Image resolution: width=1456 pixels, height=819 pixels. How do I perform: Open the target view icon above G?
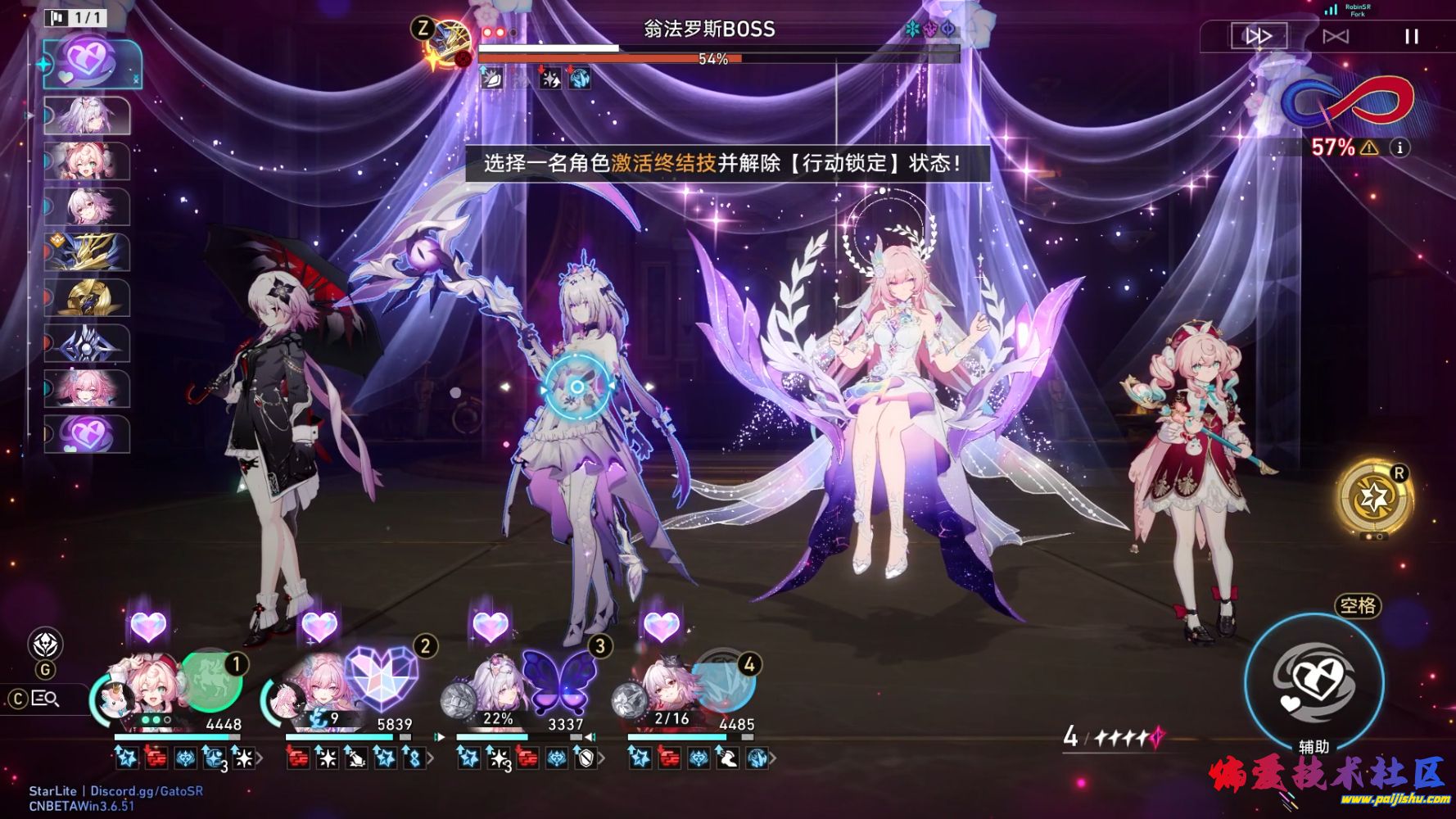(x=46, y=644)
